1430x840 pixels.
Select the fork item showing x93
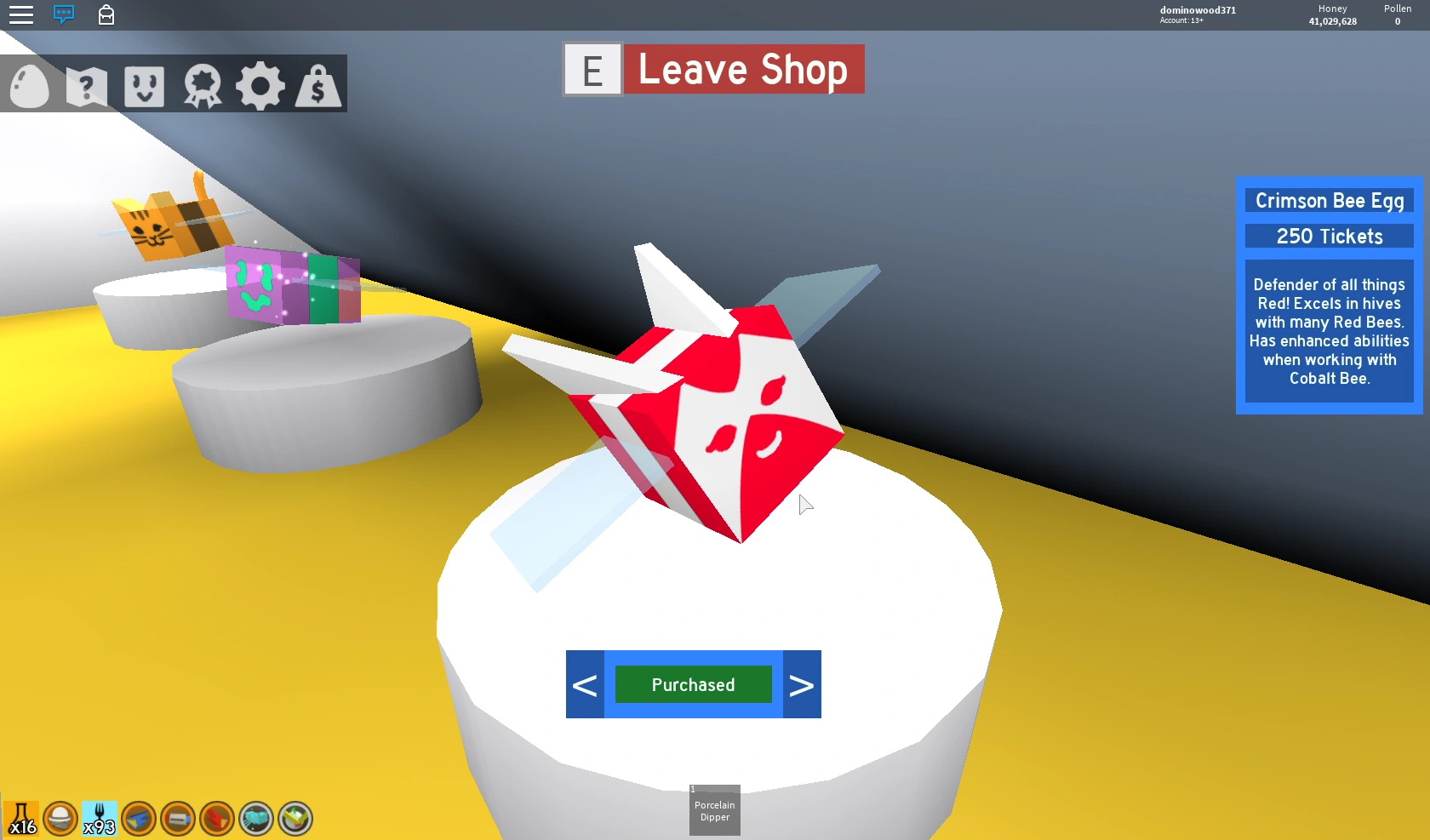pos(100,817)
